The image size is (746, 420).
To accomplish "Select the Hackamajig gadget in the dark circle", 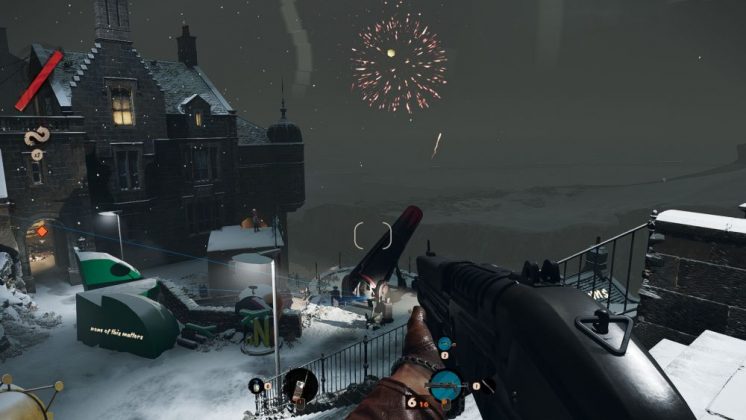I will tap(300, 383).
